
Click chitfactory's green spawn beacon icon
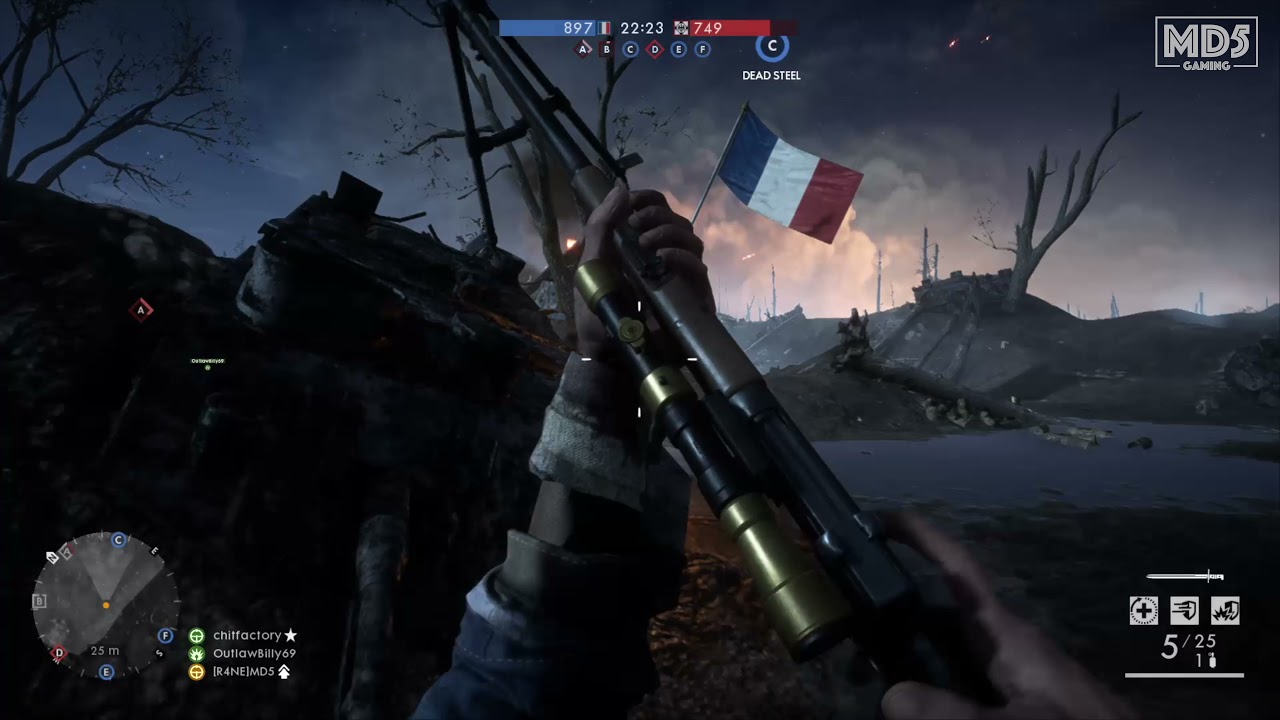(197, 635)
